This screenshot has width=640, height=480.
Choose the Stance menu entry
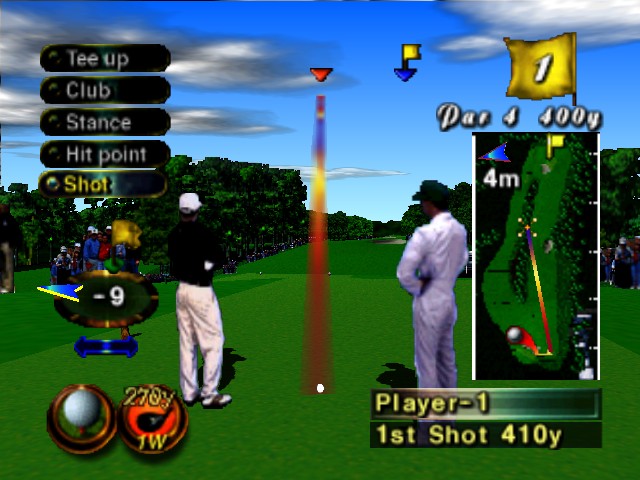click(104, 123)
